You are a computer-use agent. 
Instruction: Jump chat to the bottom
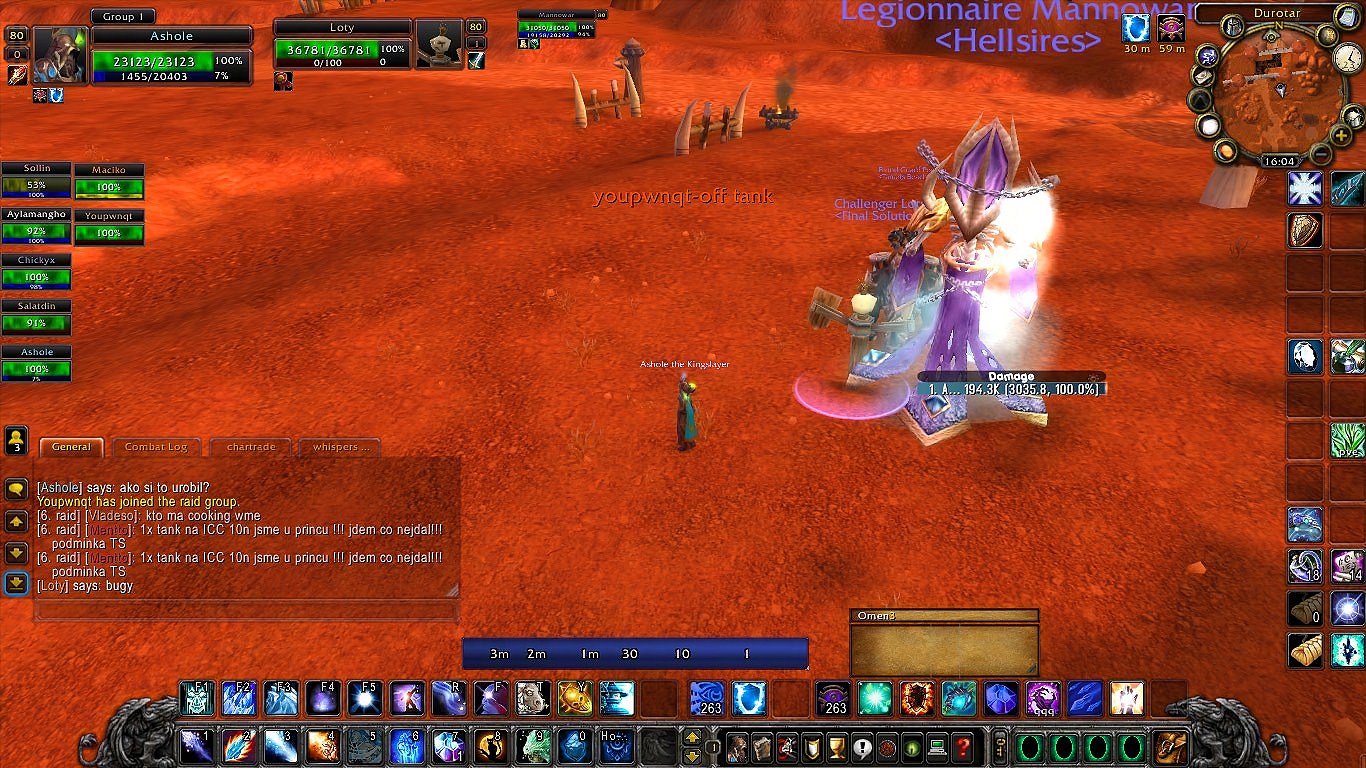tap(16, 583)
